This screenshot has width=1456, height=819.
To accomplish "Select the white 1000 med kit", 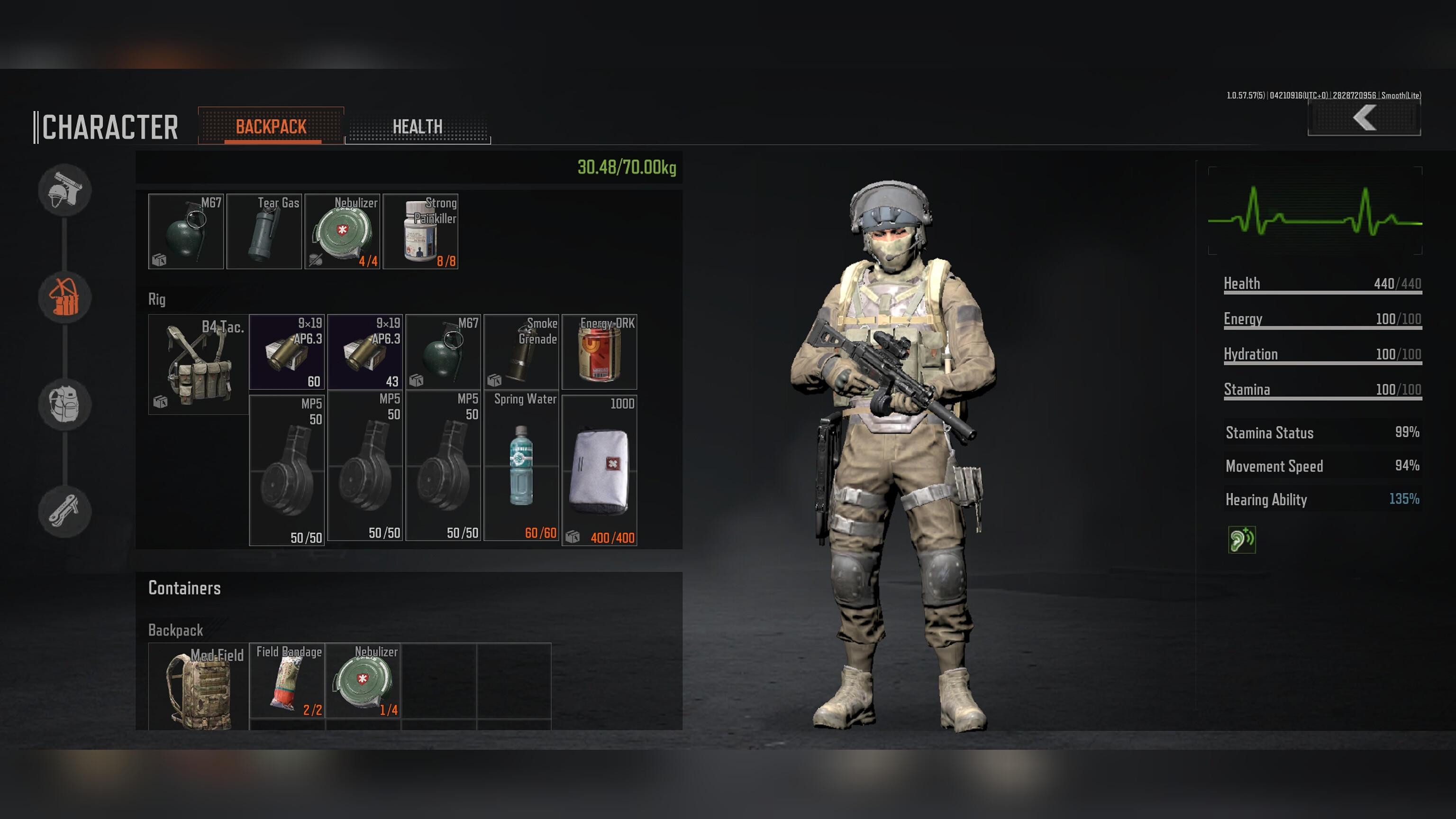I will (599, 470).
